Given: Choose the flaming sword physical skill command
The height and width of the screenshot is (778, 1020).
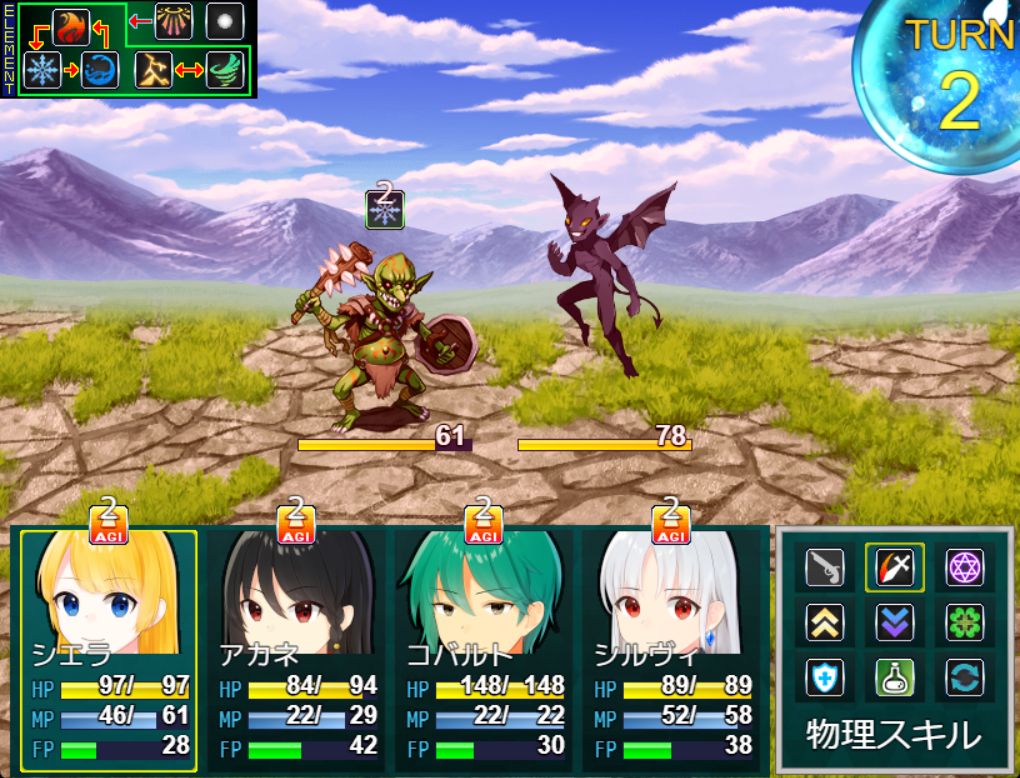Looking at the screenshot, I should tap(895, 568).
